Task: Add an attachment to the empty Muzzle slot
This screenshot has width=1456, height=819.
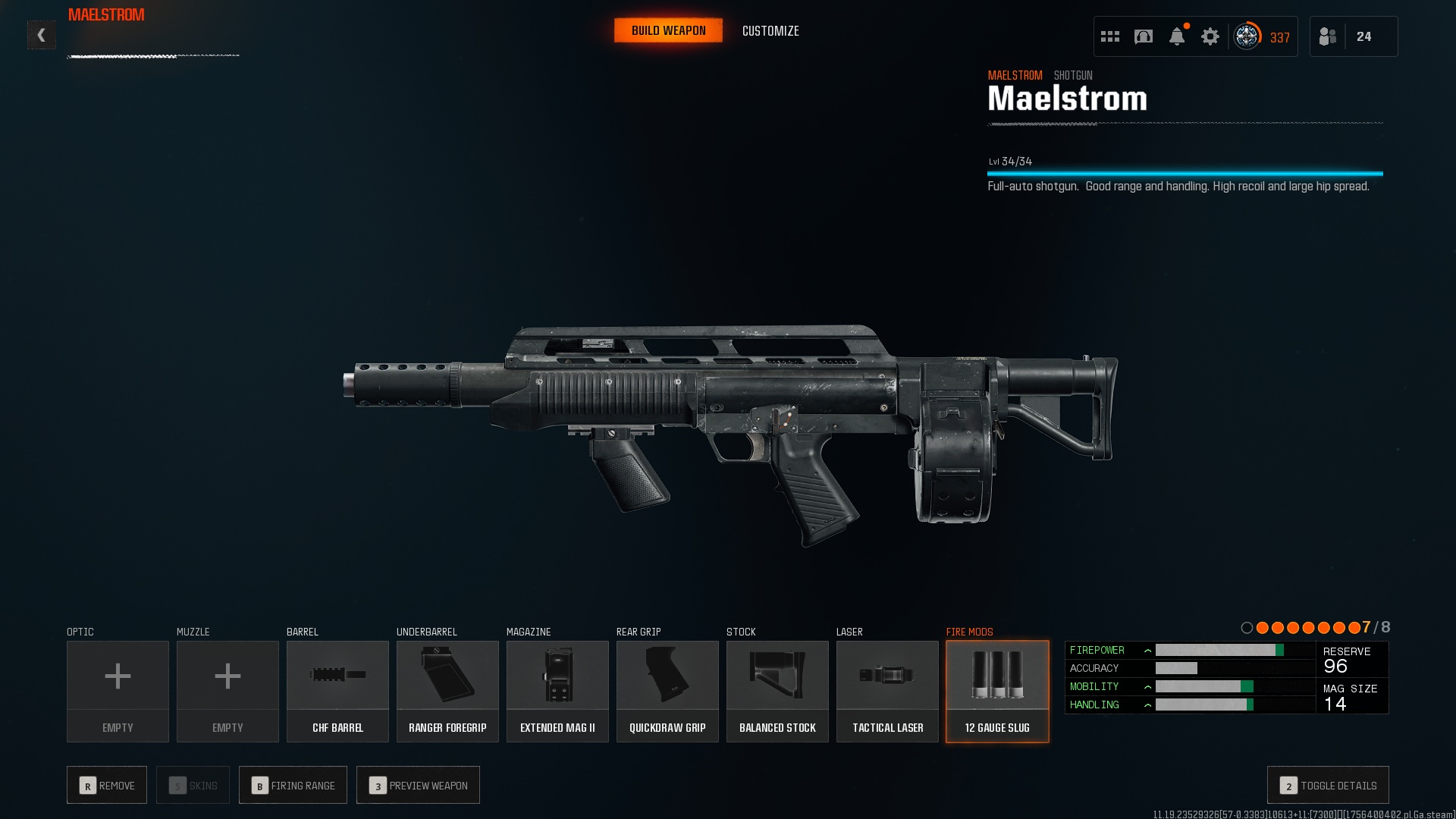Action: coord(227,691)
